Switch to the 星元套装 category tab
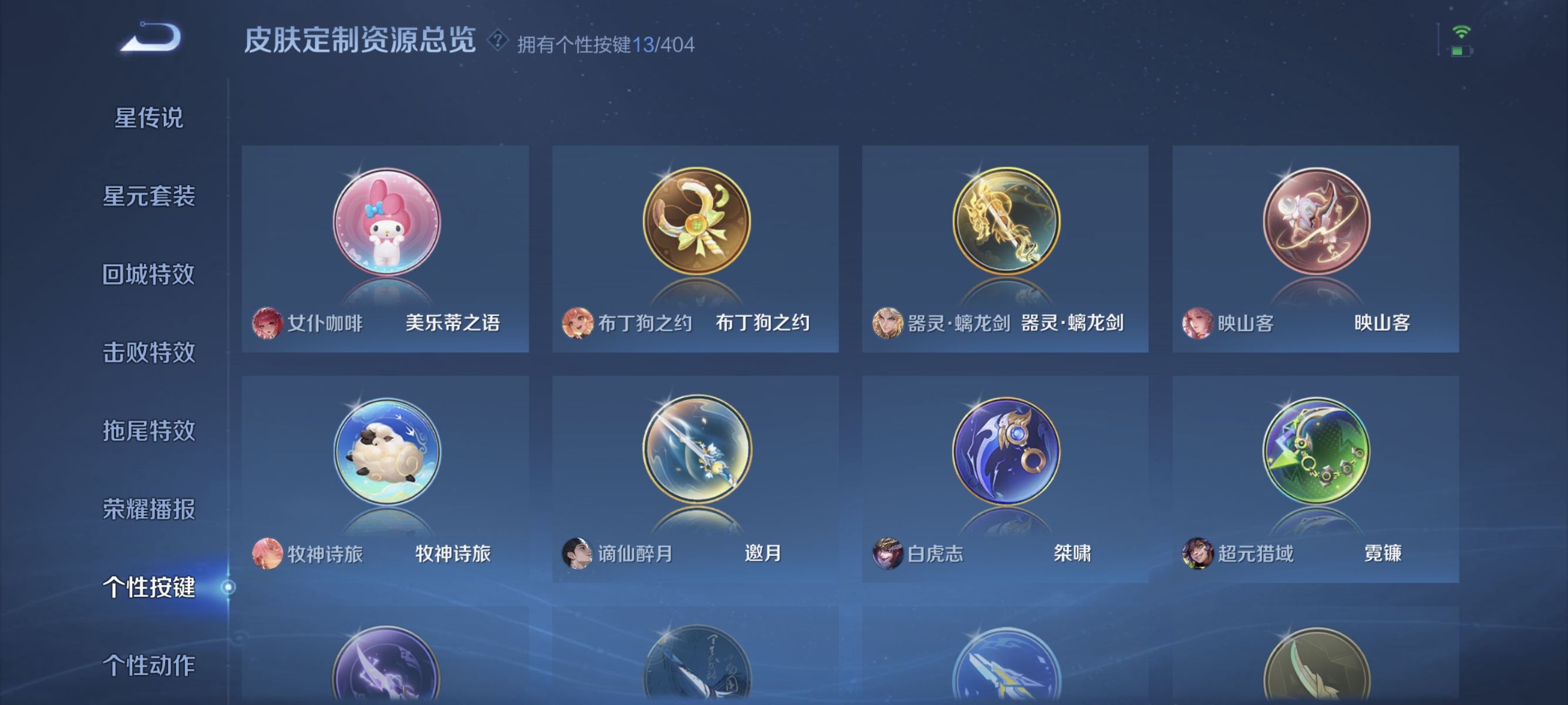This screenshot has height=705, width=1568. pyautogui.click(x=149, y=198)
